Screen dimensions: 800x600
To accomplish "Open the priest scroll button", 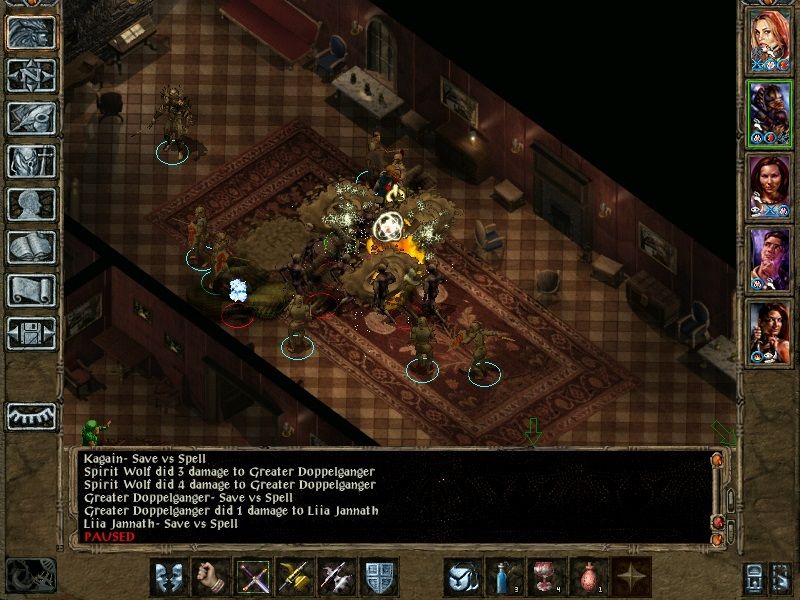I will [x=30, y=290].
